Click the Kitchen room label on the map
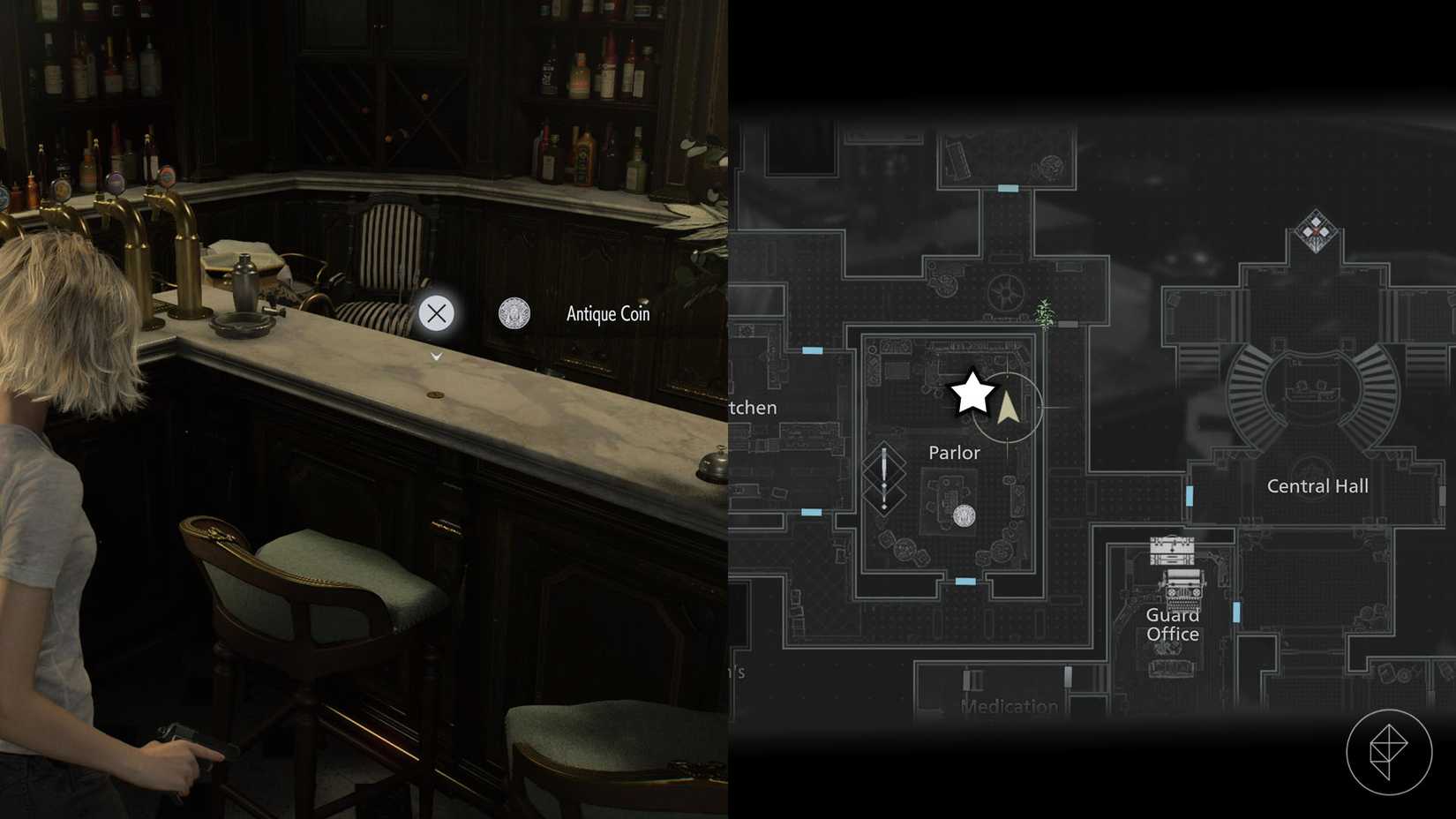Viewport: 1456px width, 819px height. tap(751, 408)
